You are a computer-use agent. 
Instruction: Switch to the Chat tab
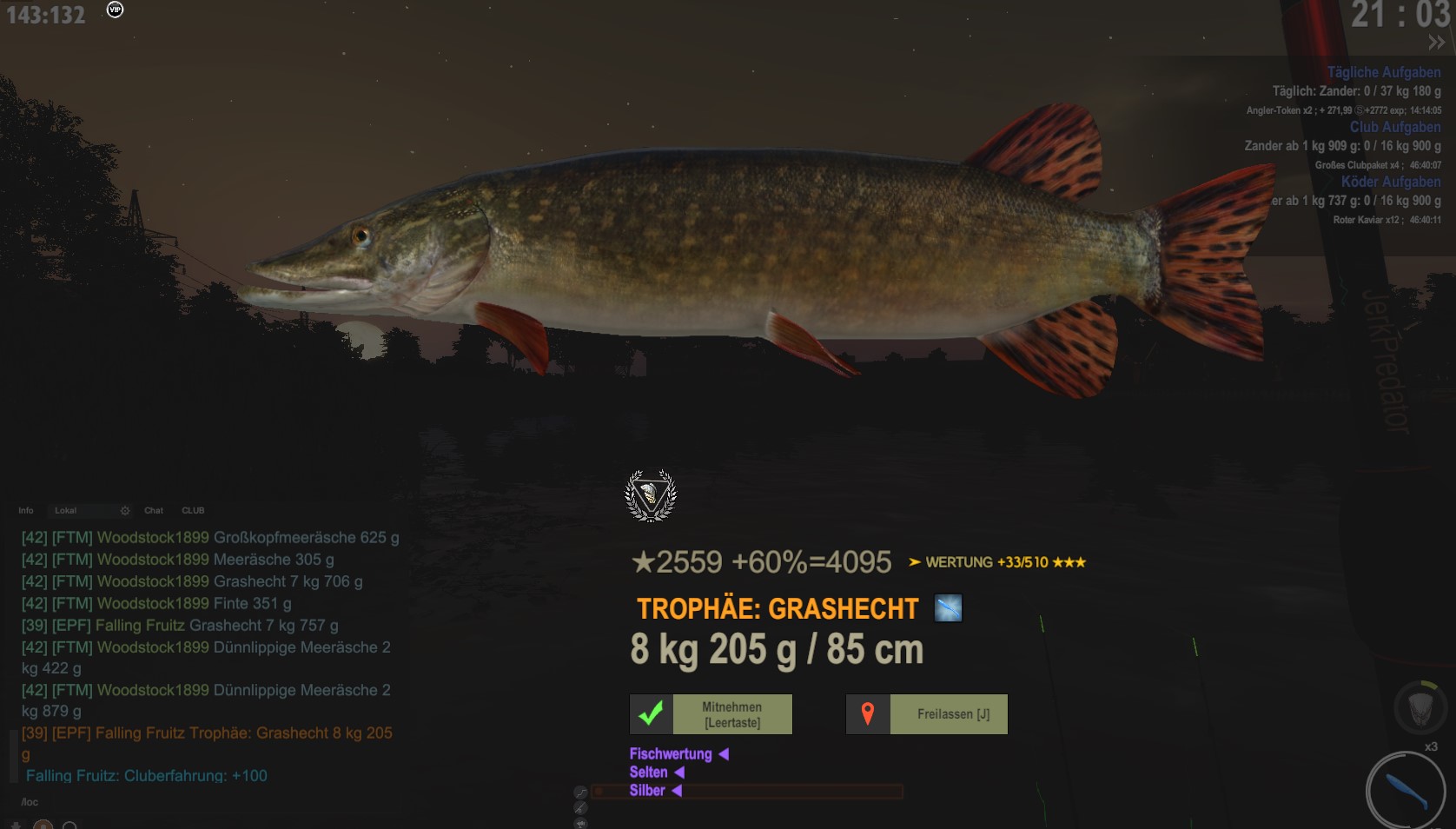coord(154,511)
